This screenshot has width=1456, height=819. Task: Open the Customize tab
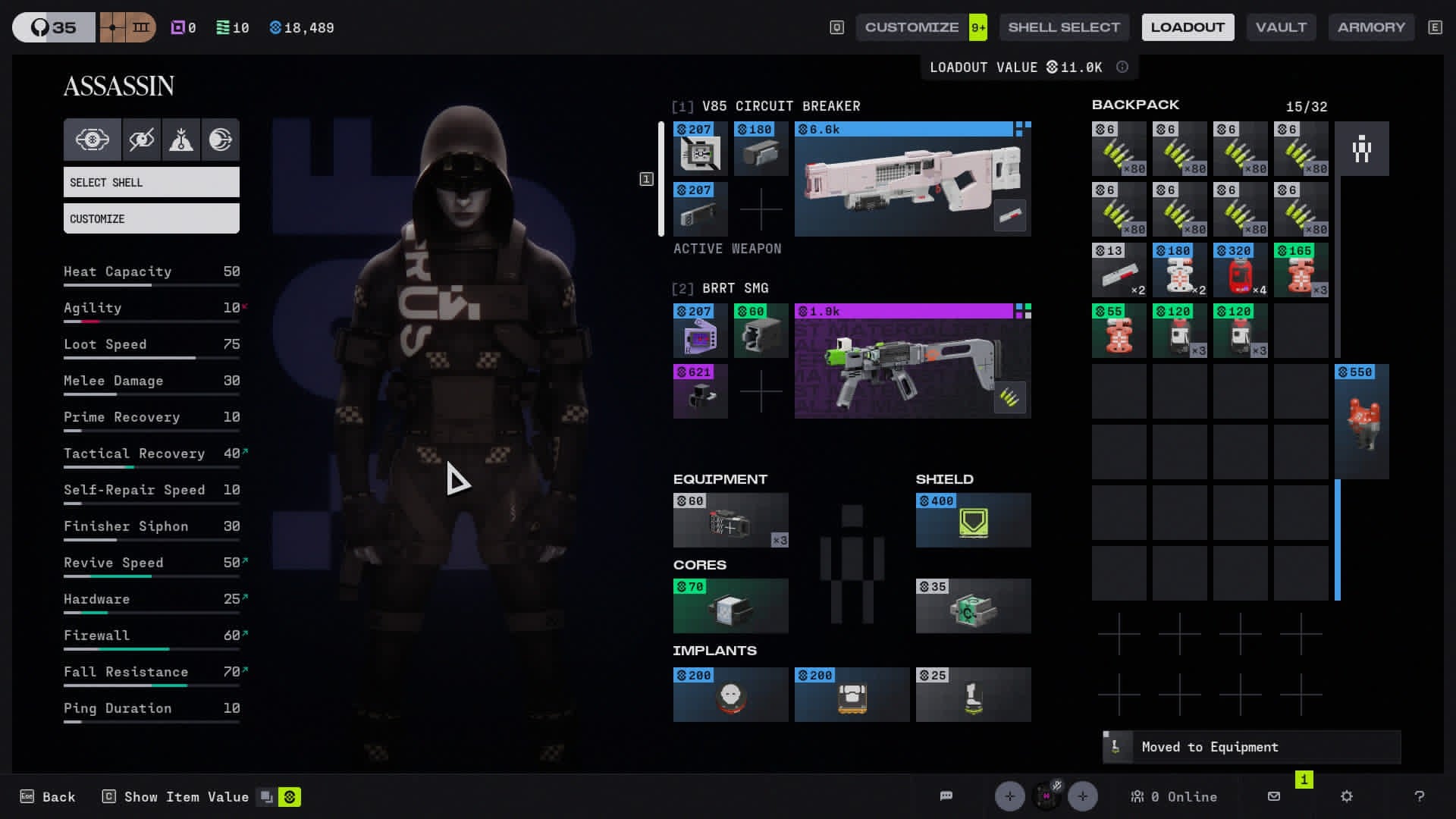pyautogui.click(x=912, y=27)
